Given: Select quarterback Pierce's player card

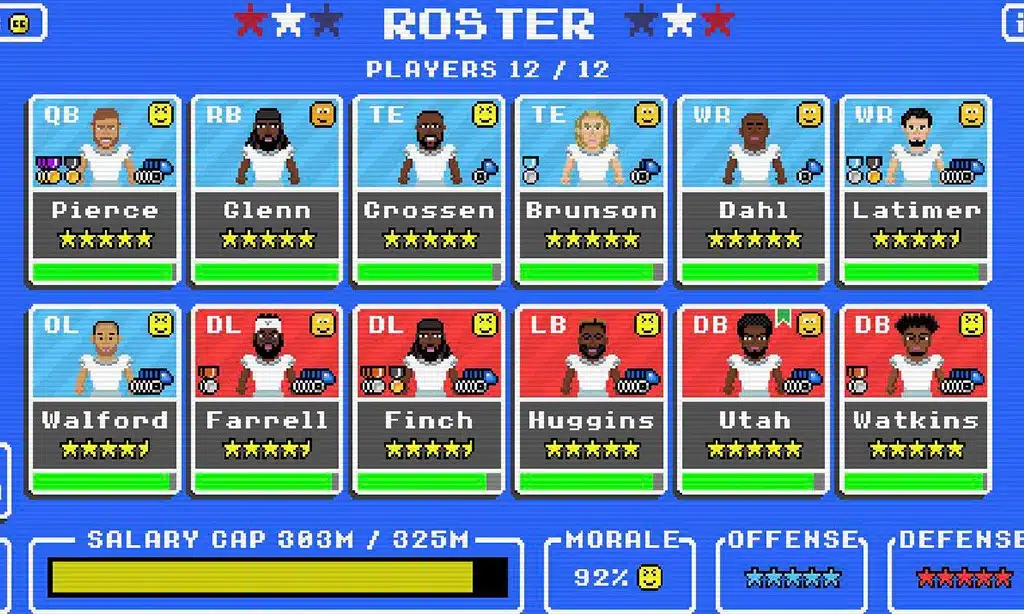Looking at the screenshot, I should (104, 190).
